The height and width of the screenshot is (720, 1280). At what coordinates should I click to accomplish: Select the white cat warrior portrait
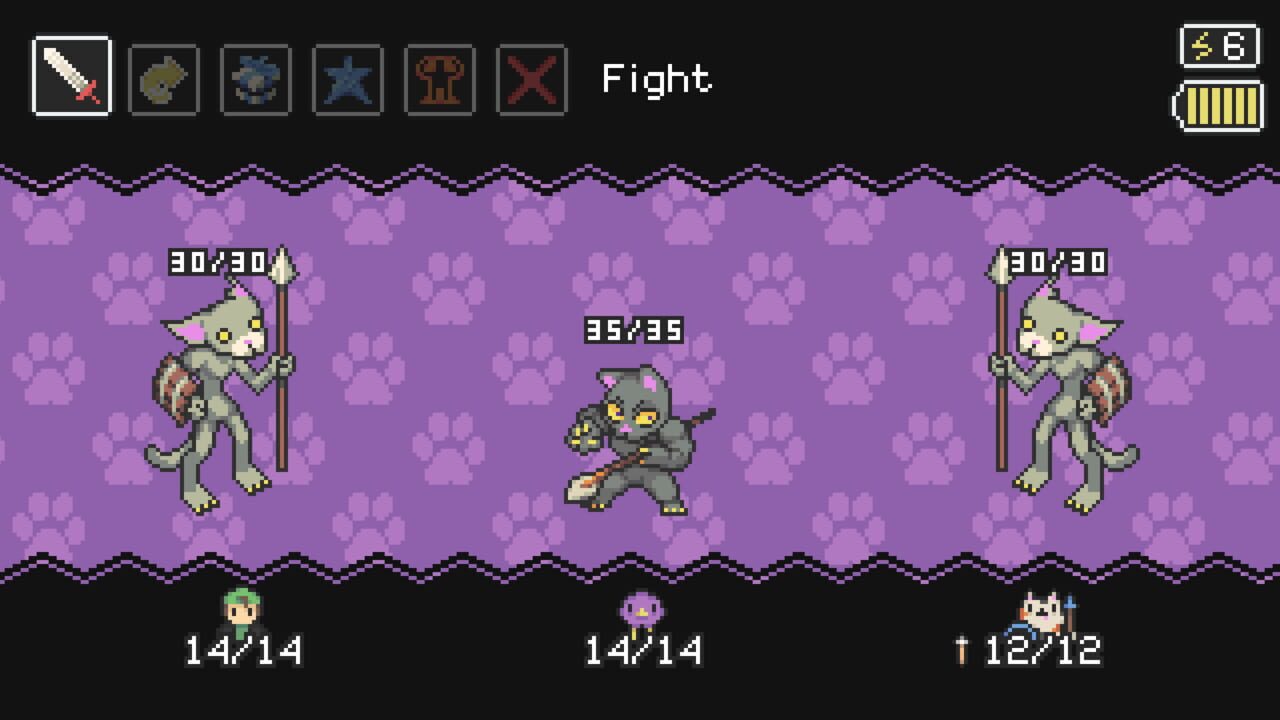pyautogui.click(x=1042, y=608)
